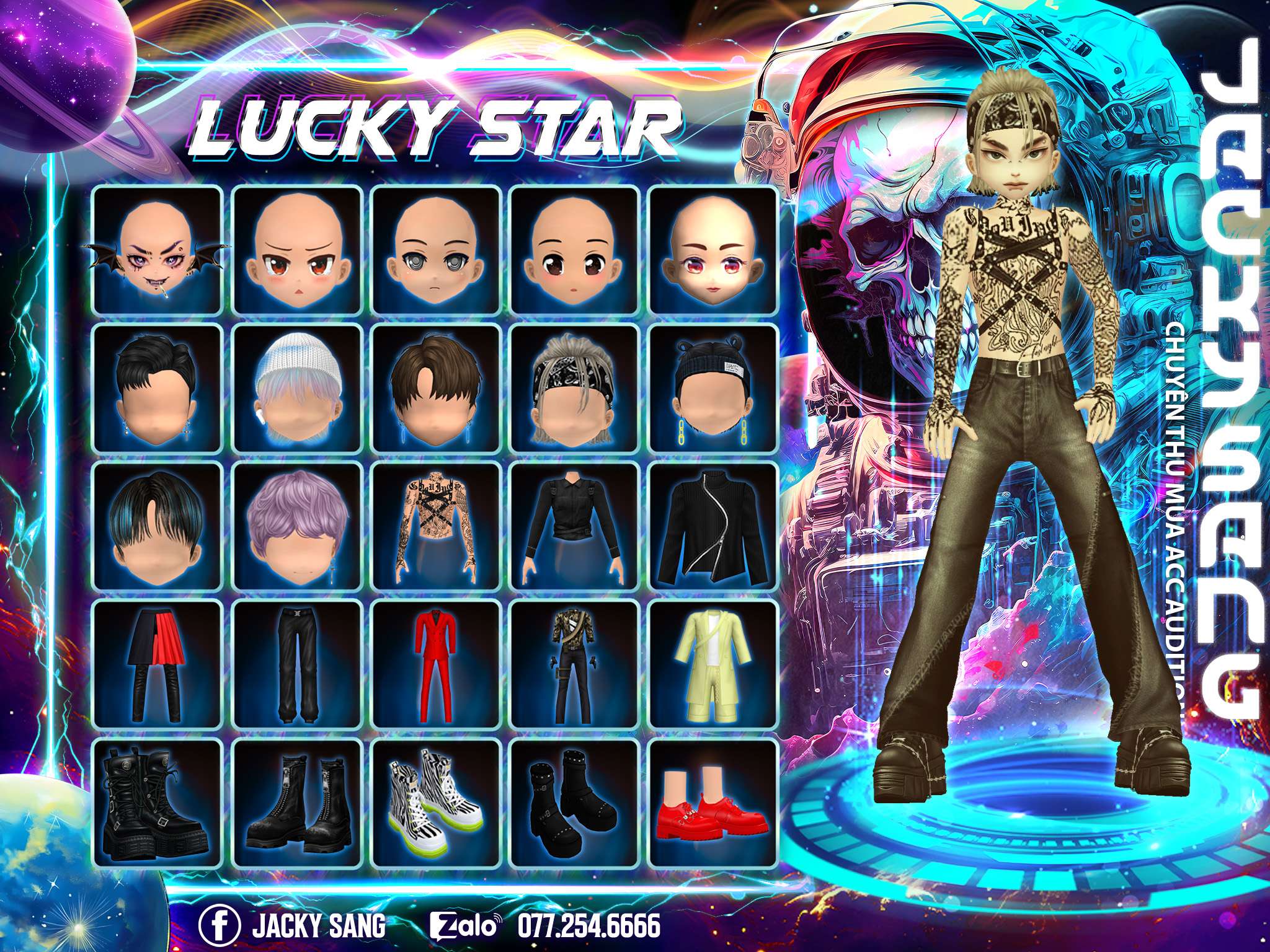Choose the tattooed body top tile

tap(435, 526)
